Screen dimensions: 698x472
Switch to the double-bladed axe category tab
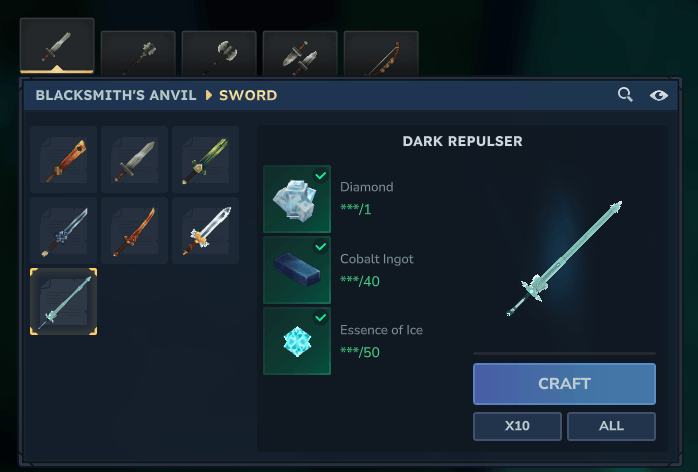[219, 53]
